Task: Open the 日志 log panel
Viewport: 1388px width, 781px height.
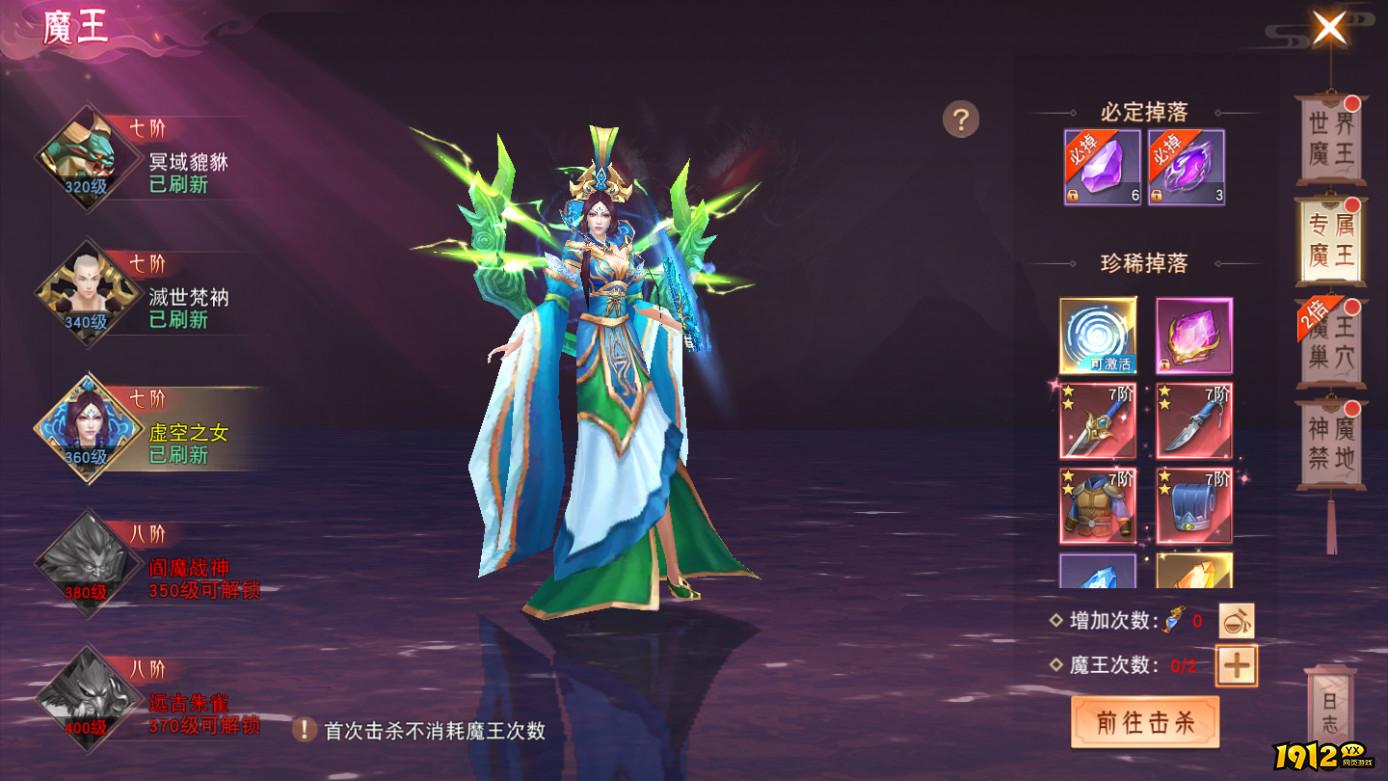Action: 1330,708
